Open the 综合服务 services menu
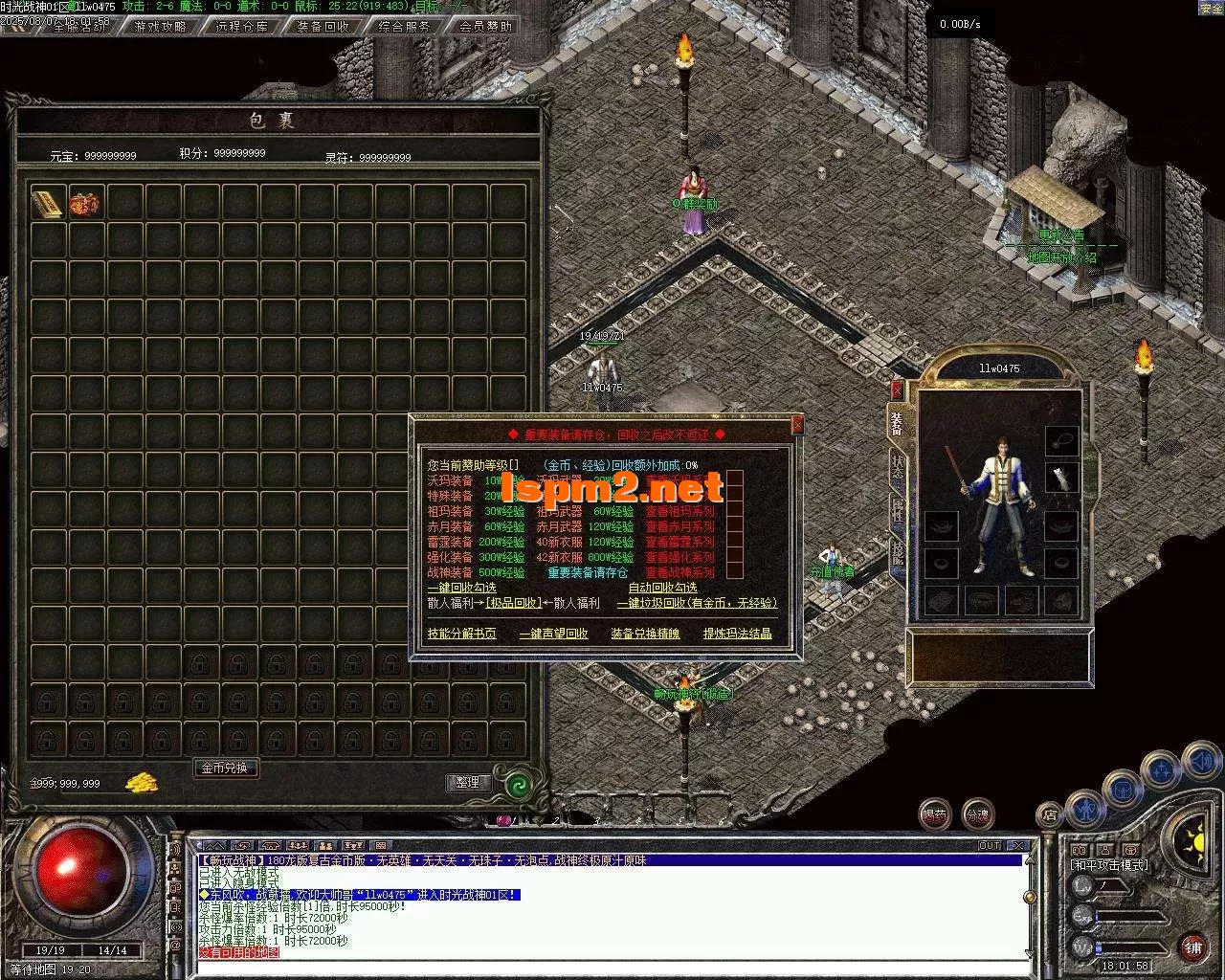The height and width of the screenshot is (980, 1225). (x=404, y=27)
